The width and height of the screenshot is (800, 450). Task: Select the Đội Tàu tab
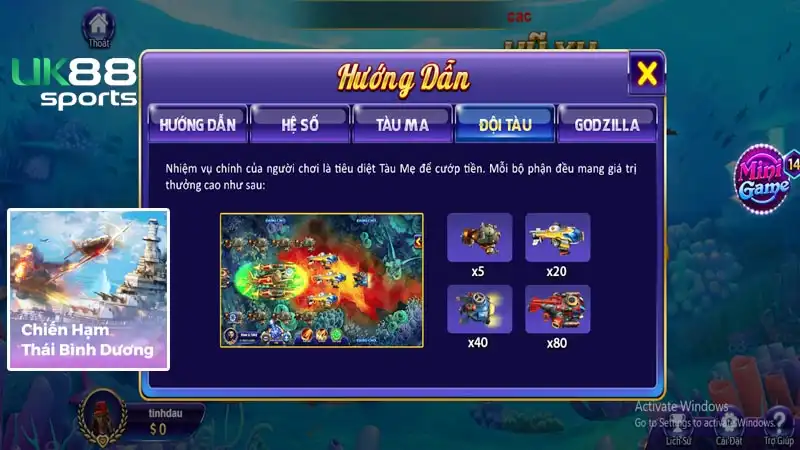[x=503, y=125]
